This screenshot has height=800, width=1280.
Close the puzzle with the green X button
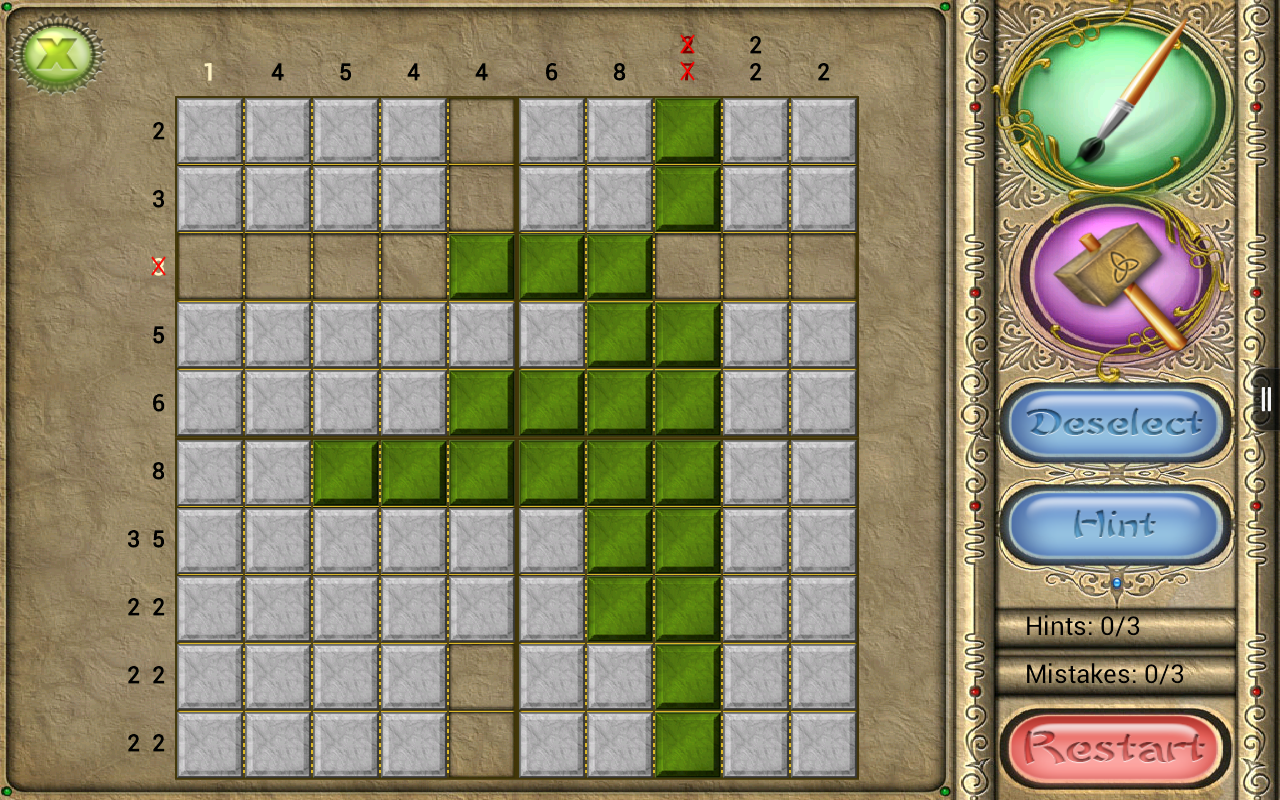(x=59, y=54)
